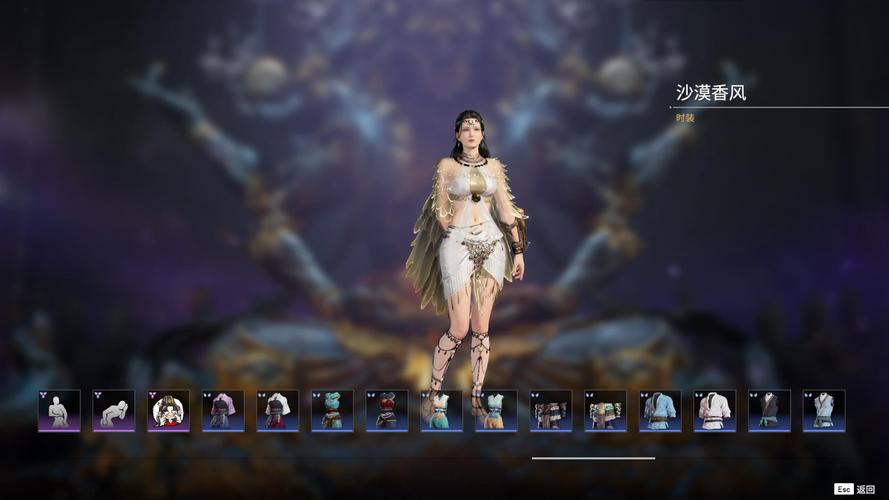Choose the cartoon character portrait sticker
The image size is (889, 500).
point(168,411)
